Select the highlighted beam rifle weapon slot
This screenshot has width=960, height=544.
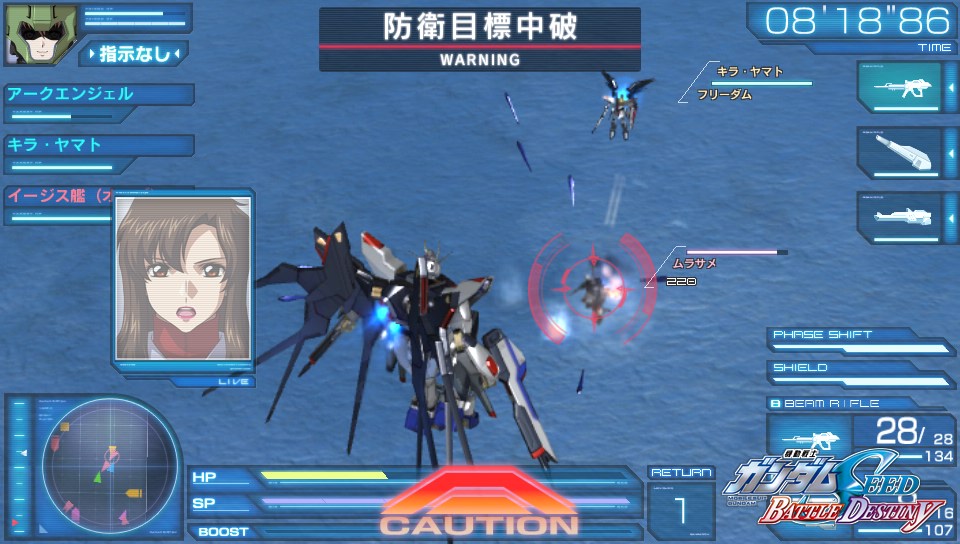[x=900, y=87]
